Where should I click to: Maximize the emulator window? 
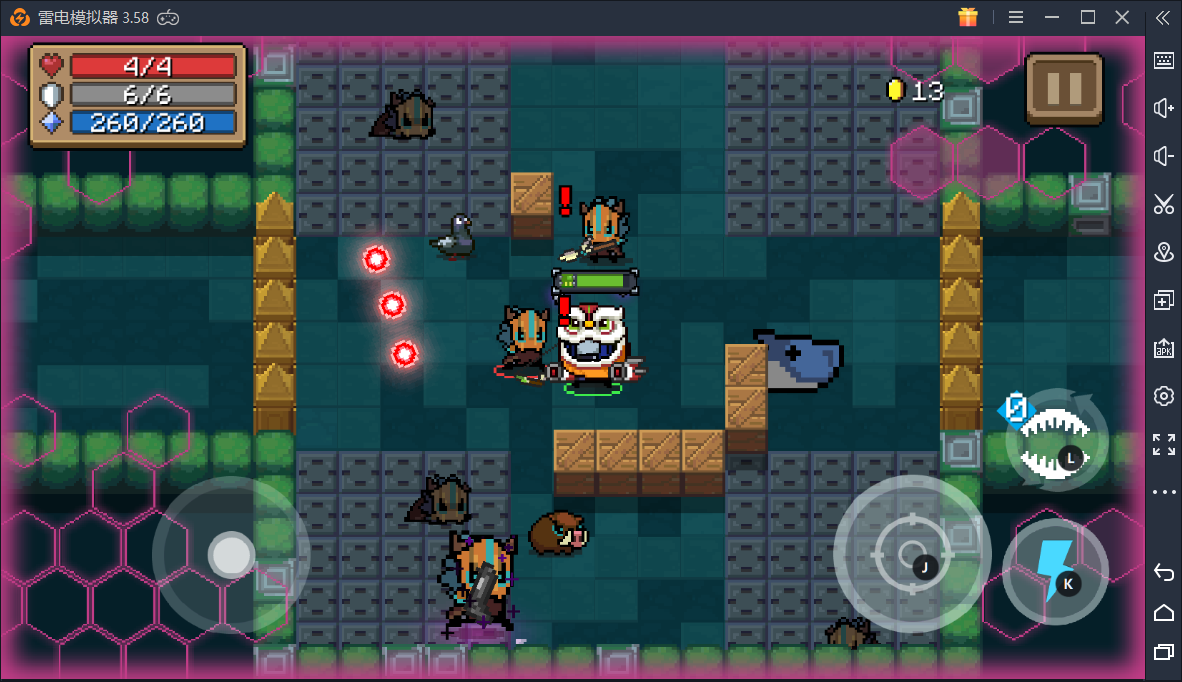click(1088, 17)
